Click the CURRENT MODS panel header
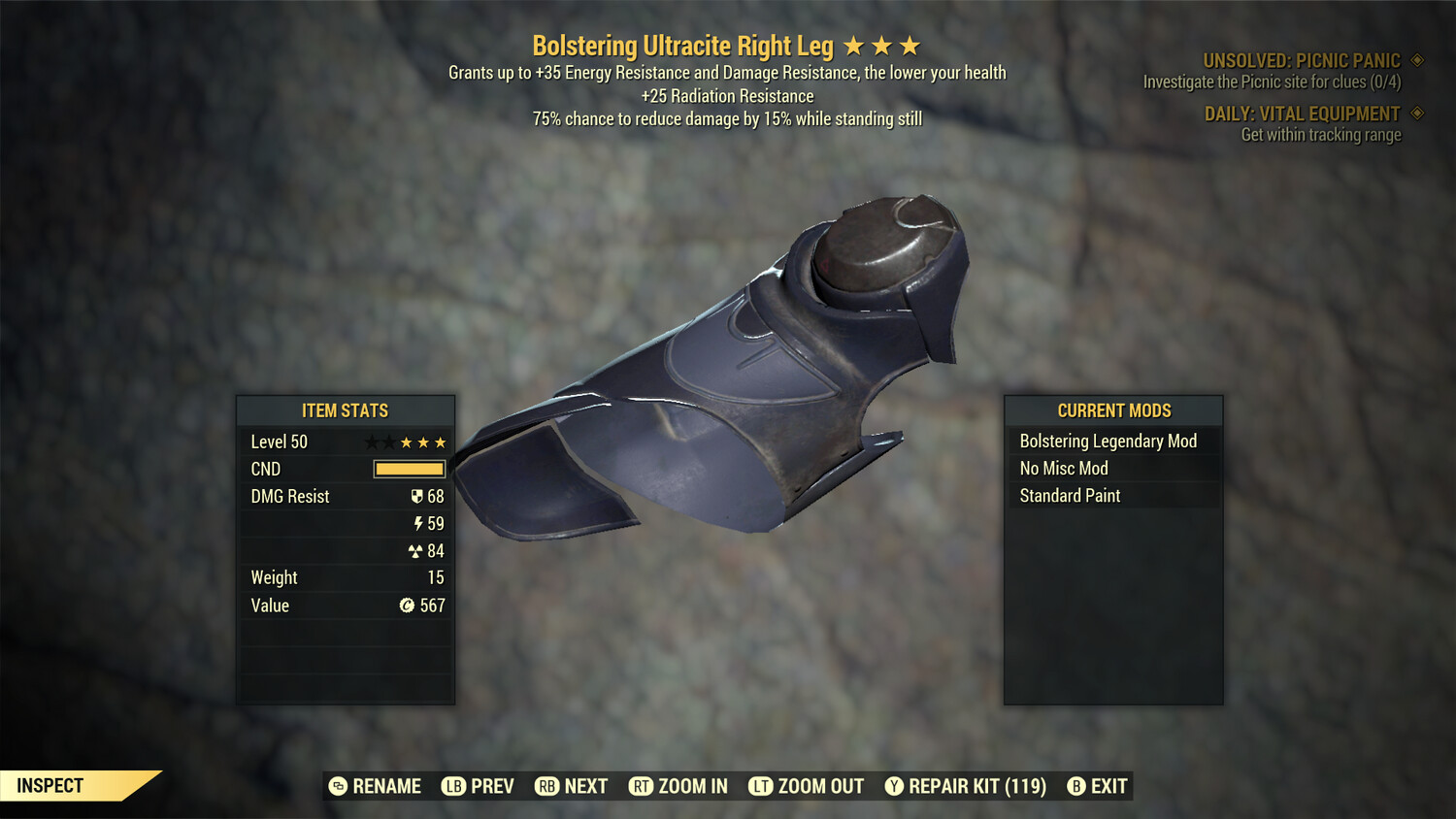This screenshot has height=819, width=1456. pos(1112,410)
